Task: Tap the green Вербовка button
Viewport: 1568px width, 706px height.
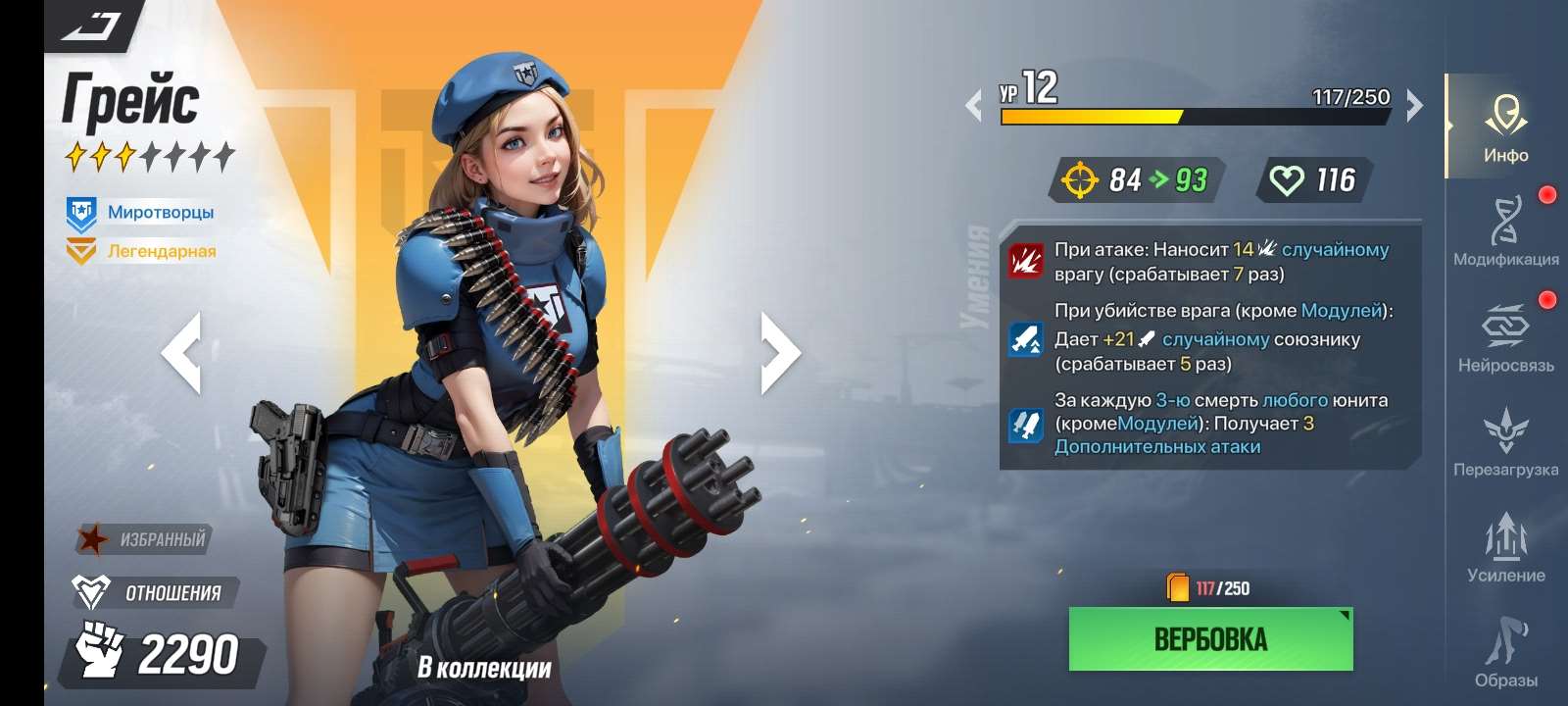Action: coord(1210,639)
